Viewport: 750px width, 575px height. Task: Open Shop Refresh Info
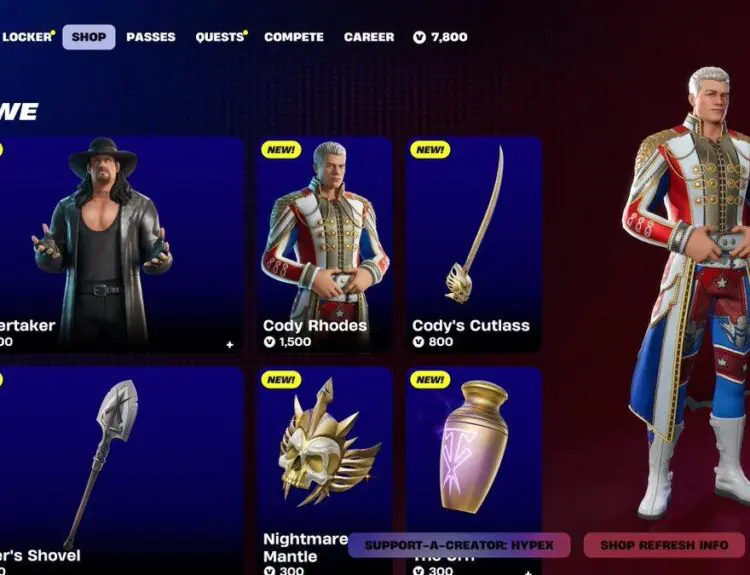click(664, 545)
